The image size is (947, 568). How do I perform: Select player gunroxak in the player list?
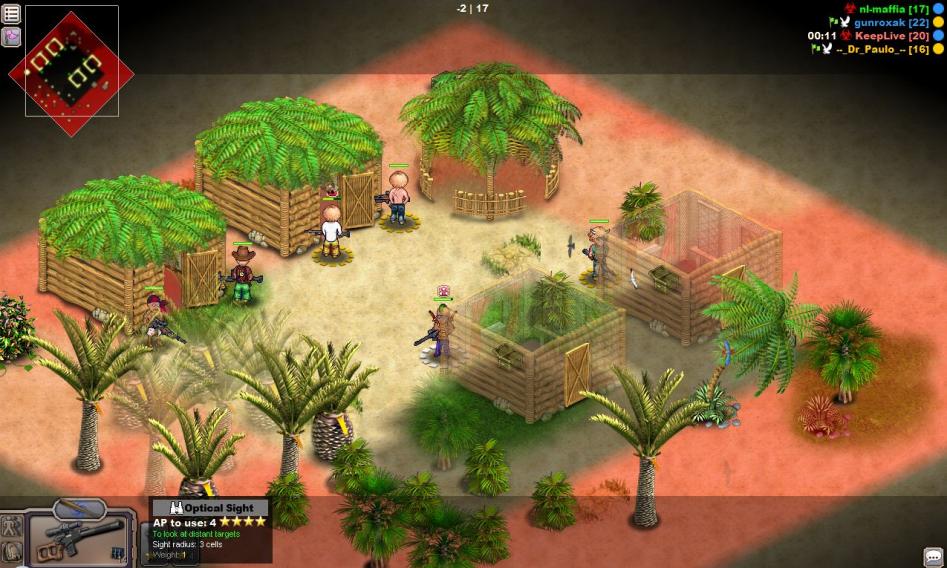pos(876,22)
